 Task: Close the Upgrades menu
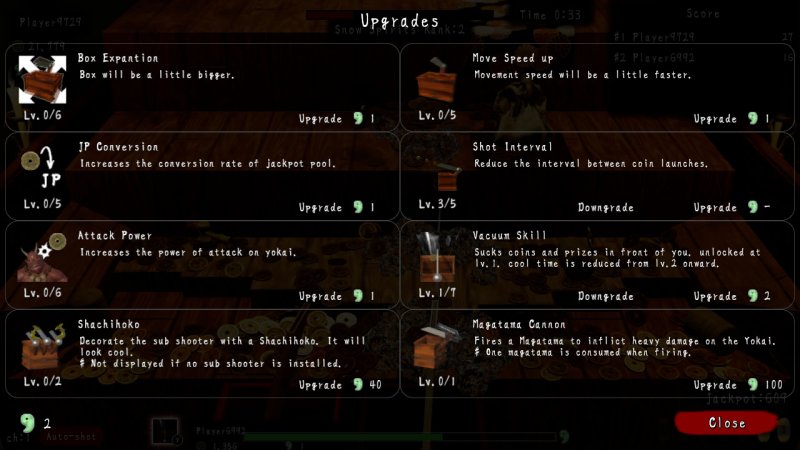click(726, 423)
